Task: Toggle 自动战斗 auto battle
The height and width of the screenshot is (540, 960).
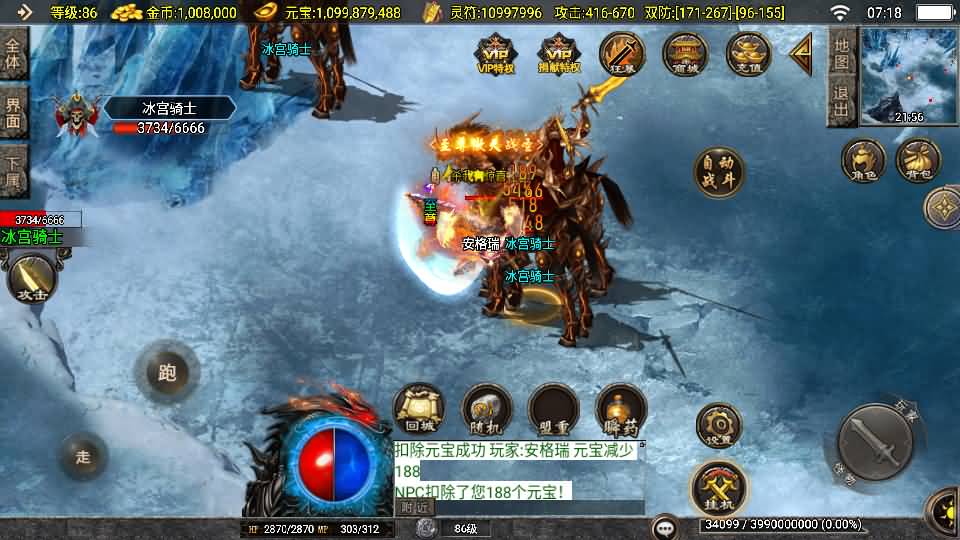Action: [x=719, y=172]
